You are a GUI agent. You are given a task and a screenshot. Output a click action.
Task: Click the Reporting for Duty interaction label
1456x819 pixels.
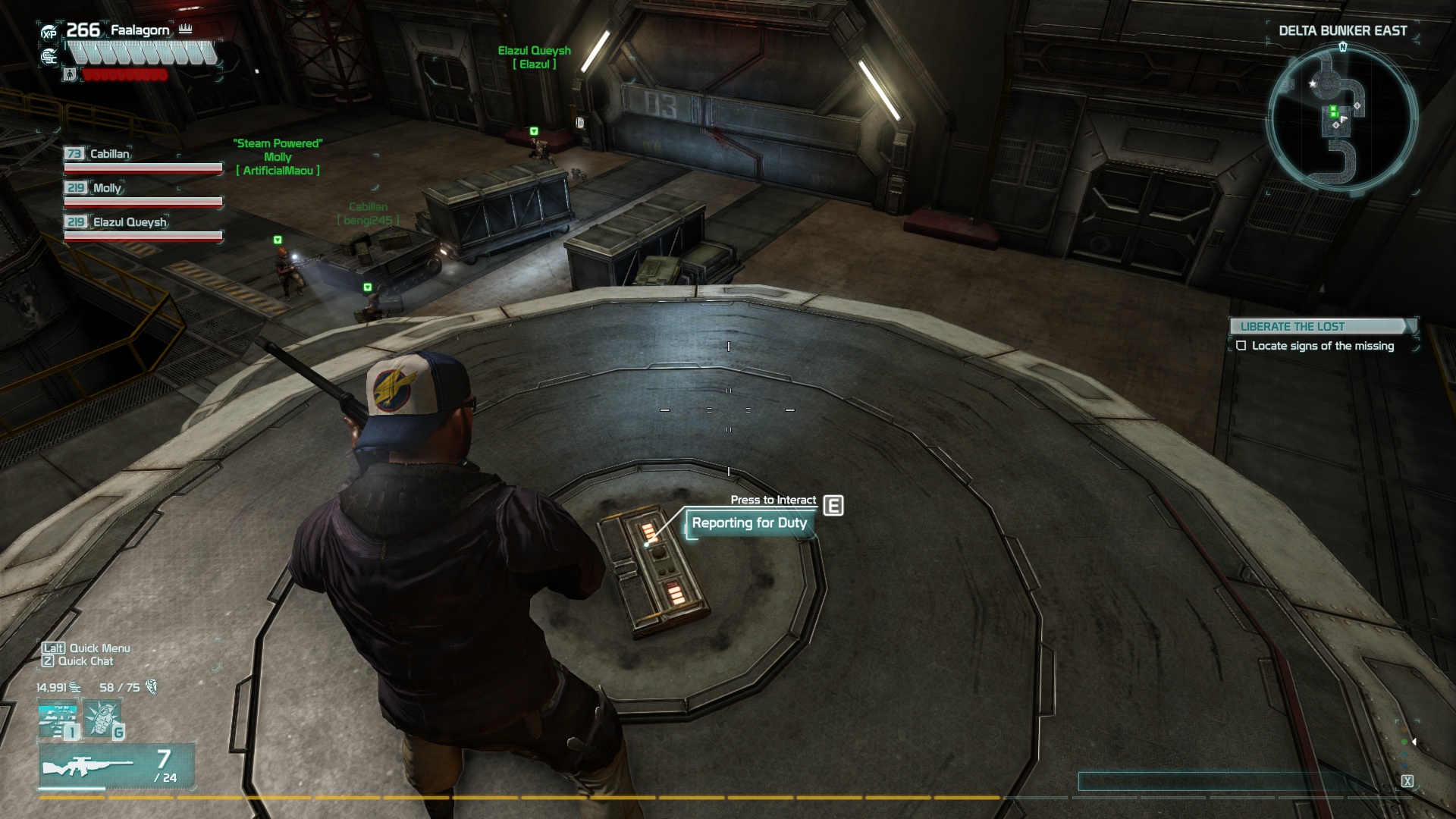(749, 523)
